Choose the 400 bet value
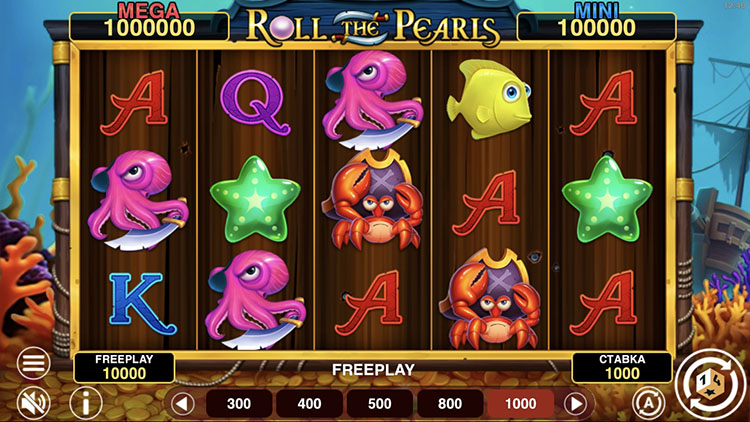The image size is (750, 422). coord(309,404)
